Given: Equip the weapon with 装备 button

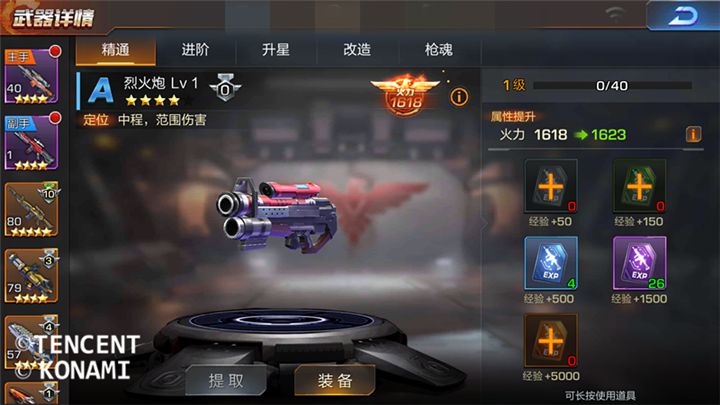Looking at the screenshot, I should tap(335, 380).
